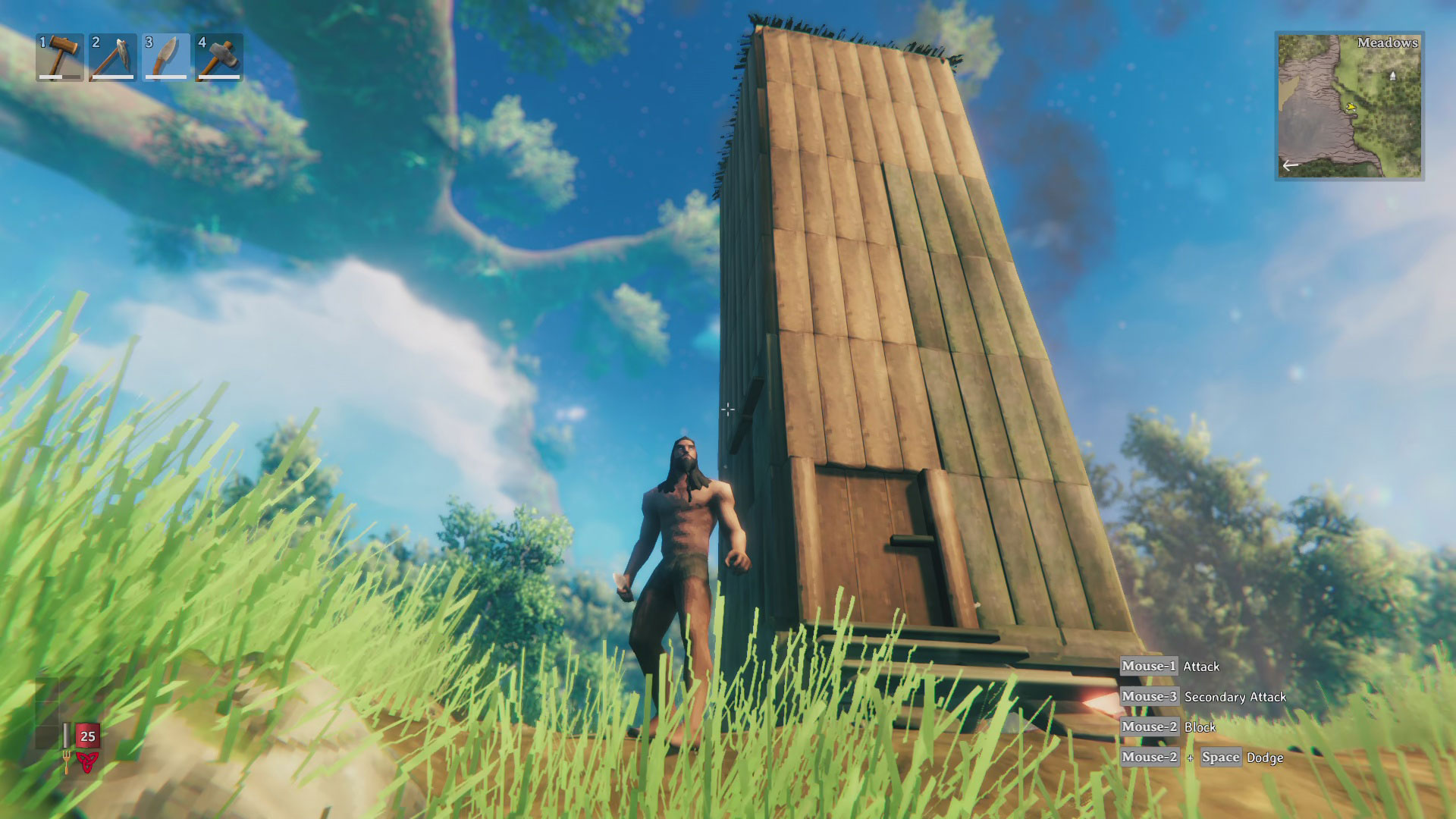This screenshot has width=1456, height=819.
Task: Click the Secondary Attack hint text
Action: 1236,696
